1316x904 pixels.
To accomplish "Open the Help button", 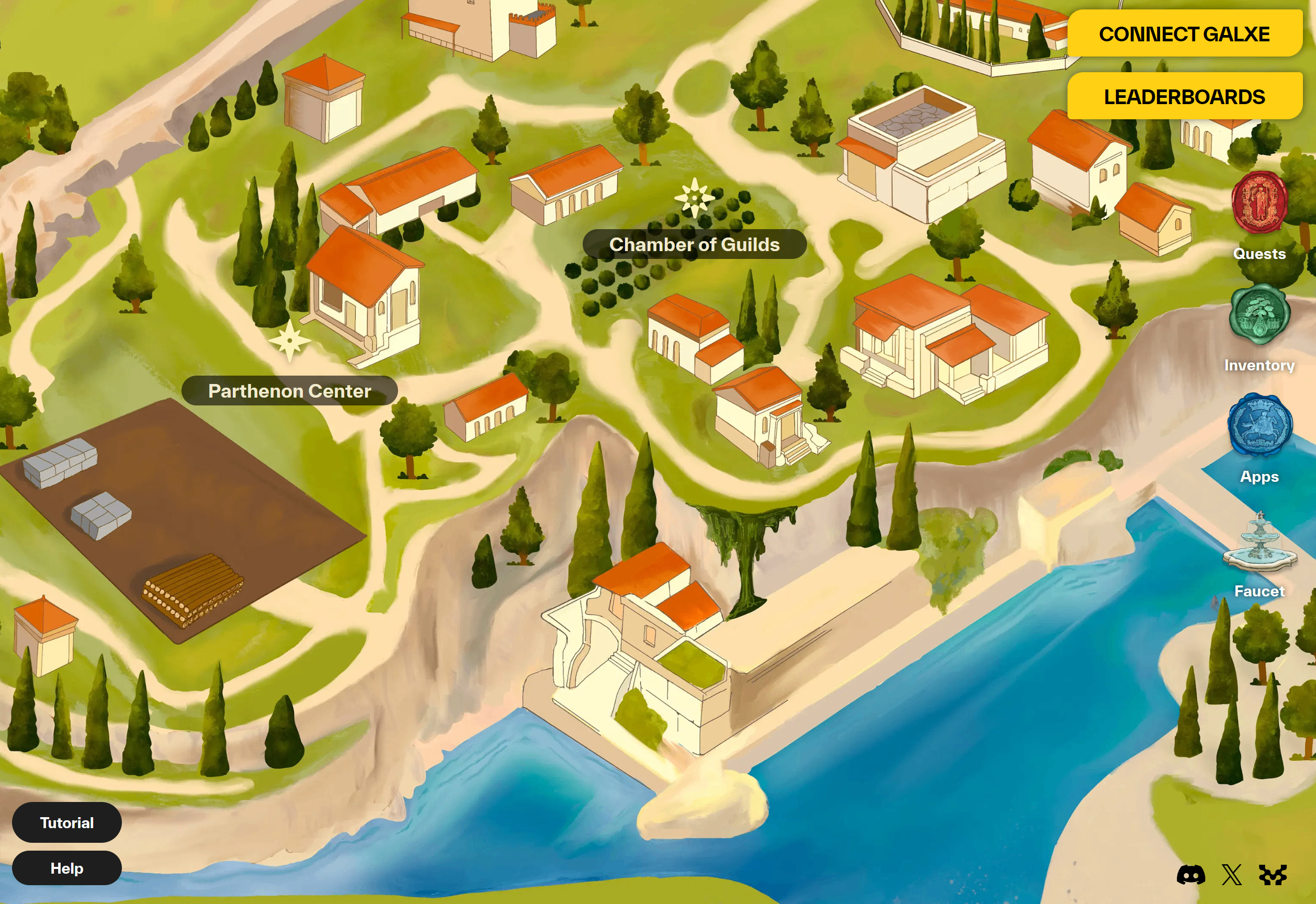I will [x=67, y=868].
